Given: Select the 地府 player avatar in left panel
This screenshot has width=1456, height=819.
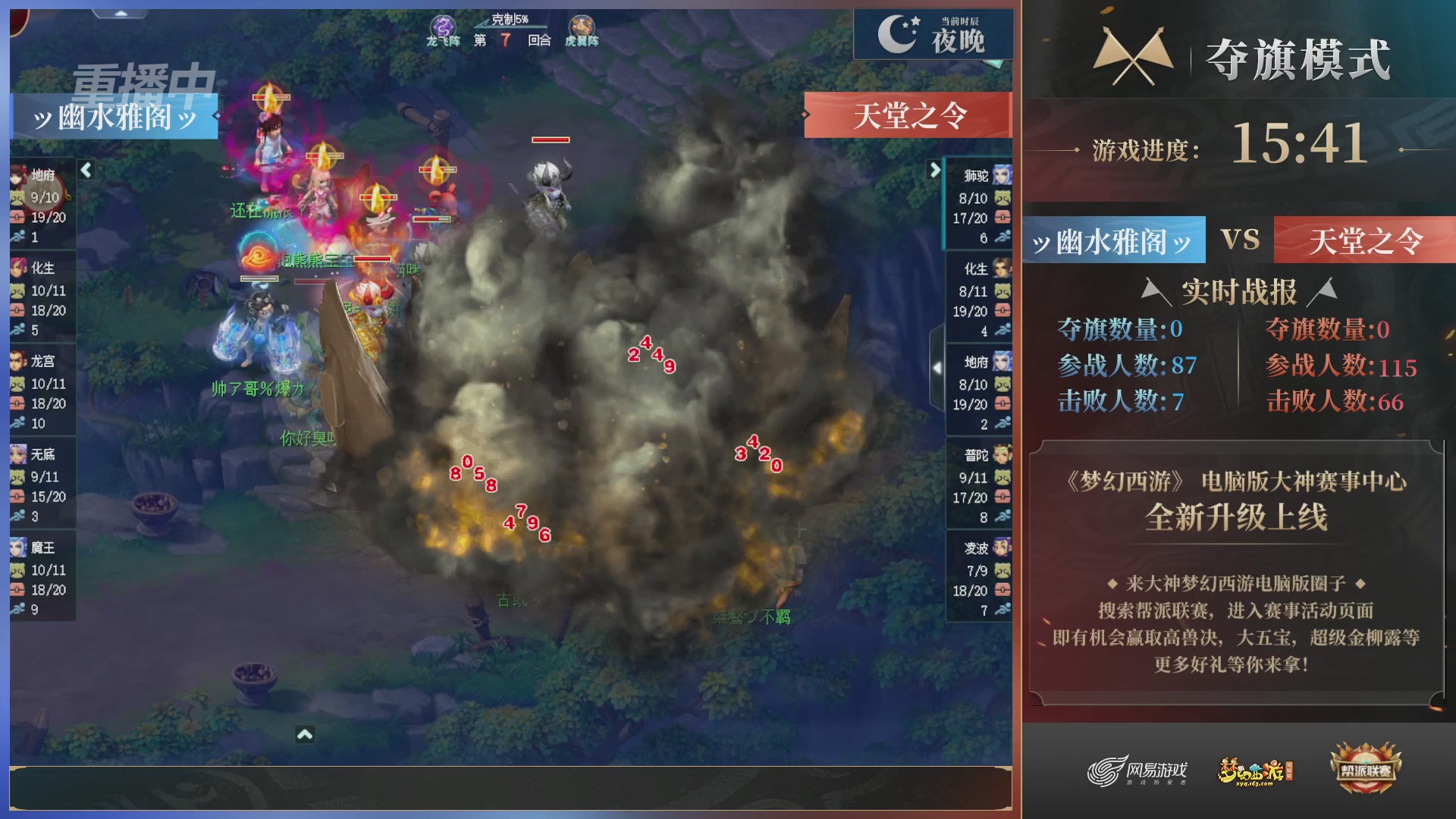Looking at the screenshot, I should 17,176.
